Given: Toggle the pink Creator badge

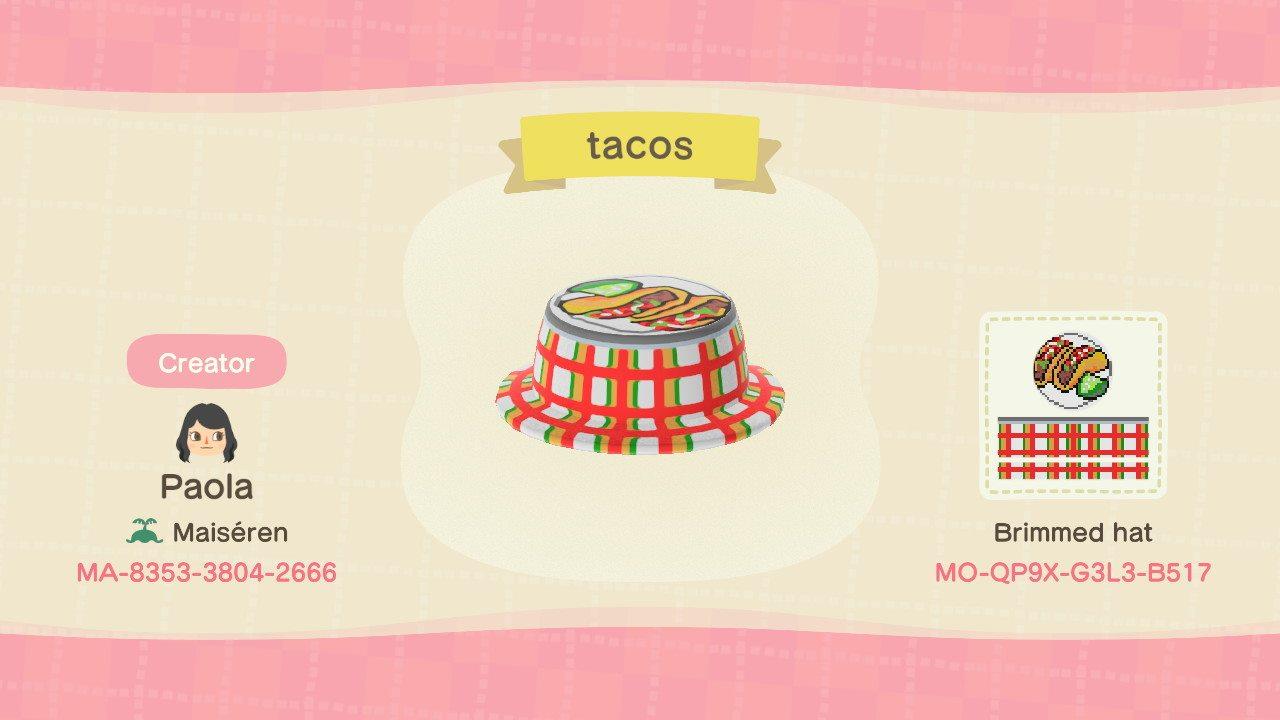Looking at the screenshot, I should (207, 363).
